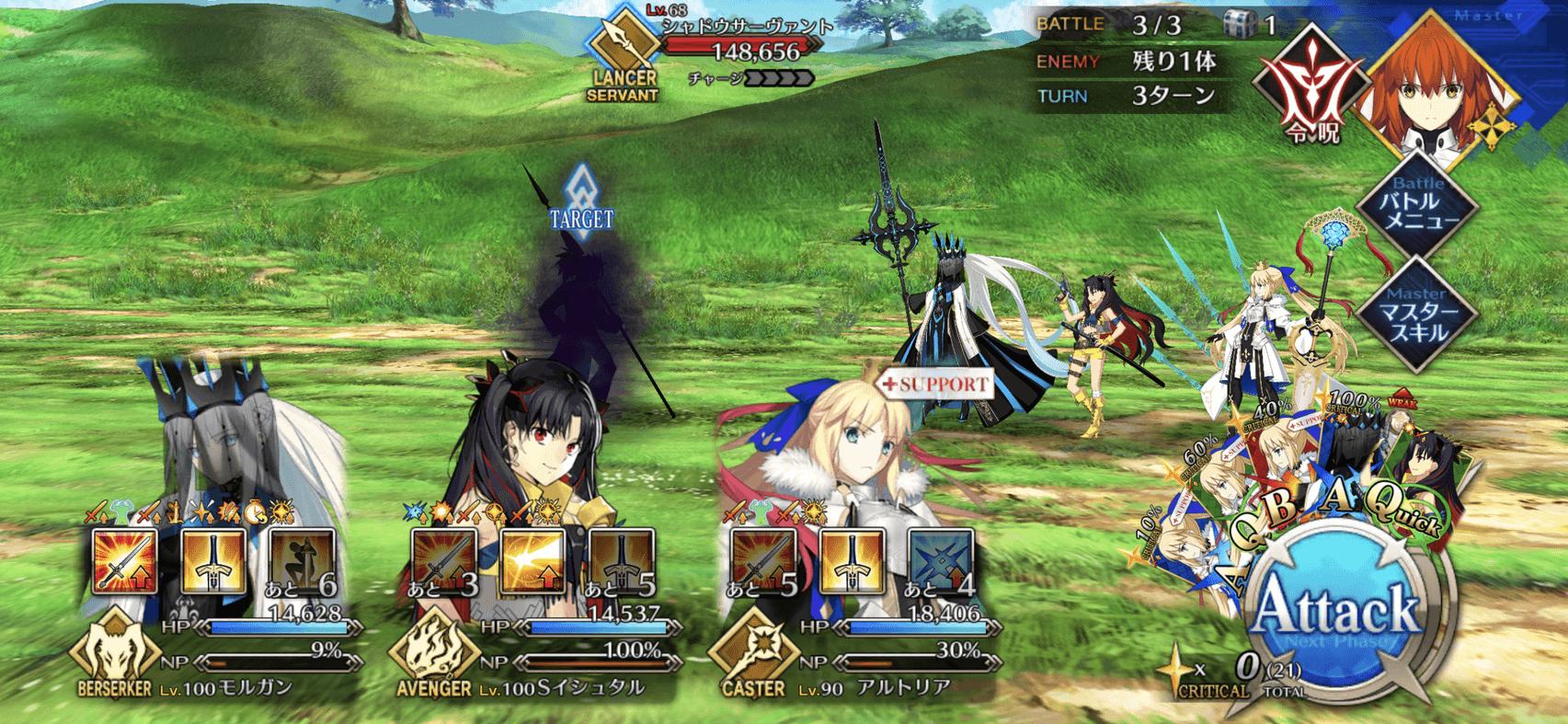Tap the blue Attack button
Screen dimensions: 1568x724
pyautogui.click(x=1338, y=612)
